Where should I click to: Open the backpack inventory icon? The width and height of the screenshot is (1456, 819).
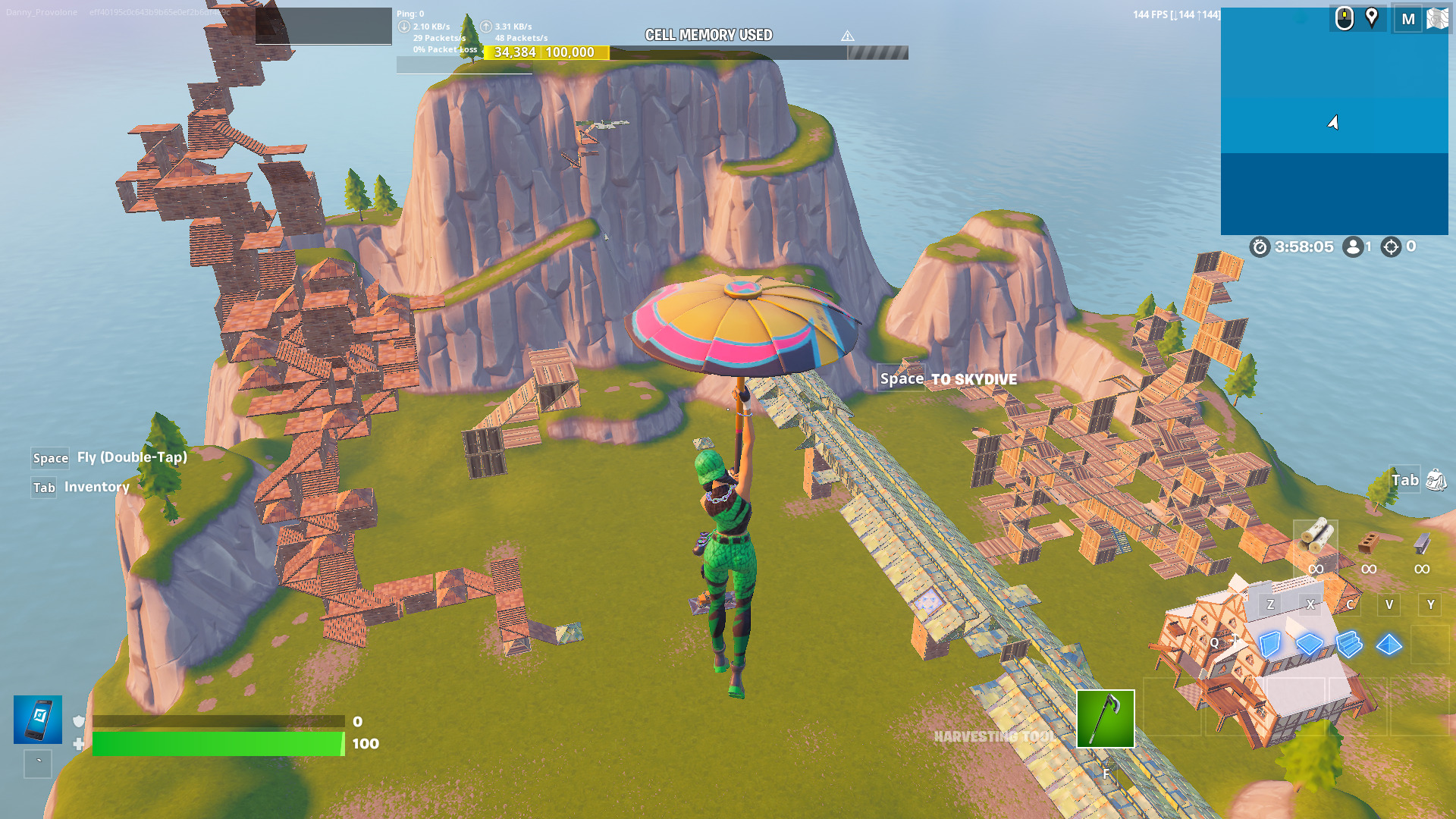1436,480
